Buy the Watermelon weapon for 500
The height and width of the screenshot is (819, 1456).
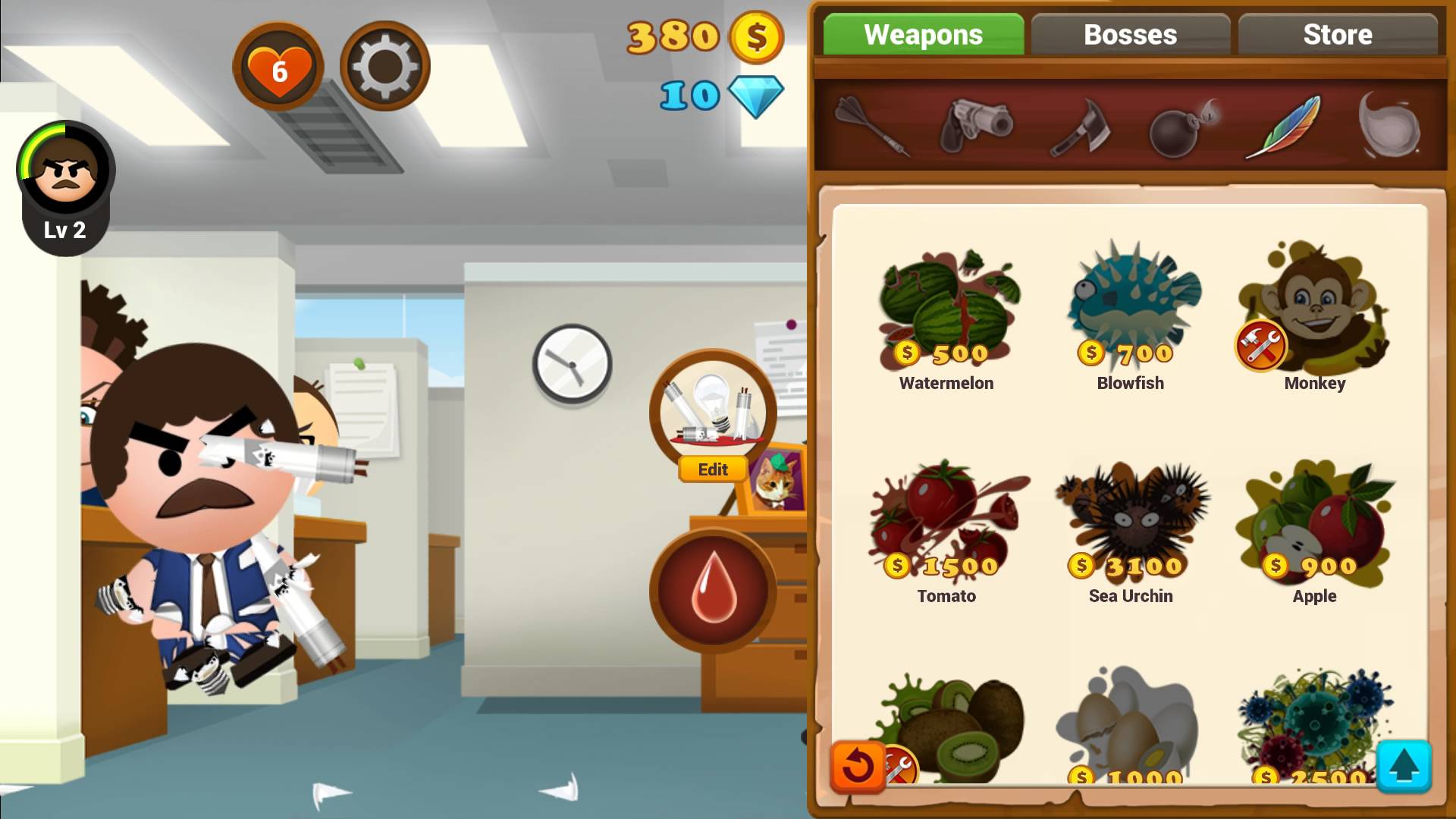(x=946, y=318)
